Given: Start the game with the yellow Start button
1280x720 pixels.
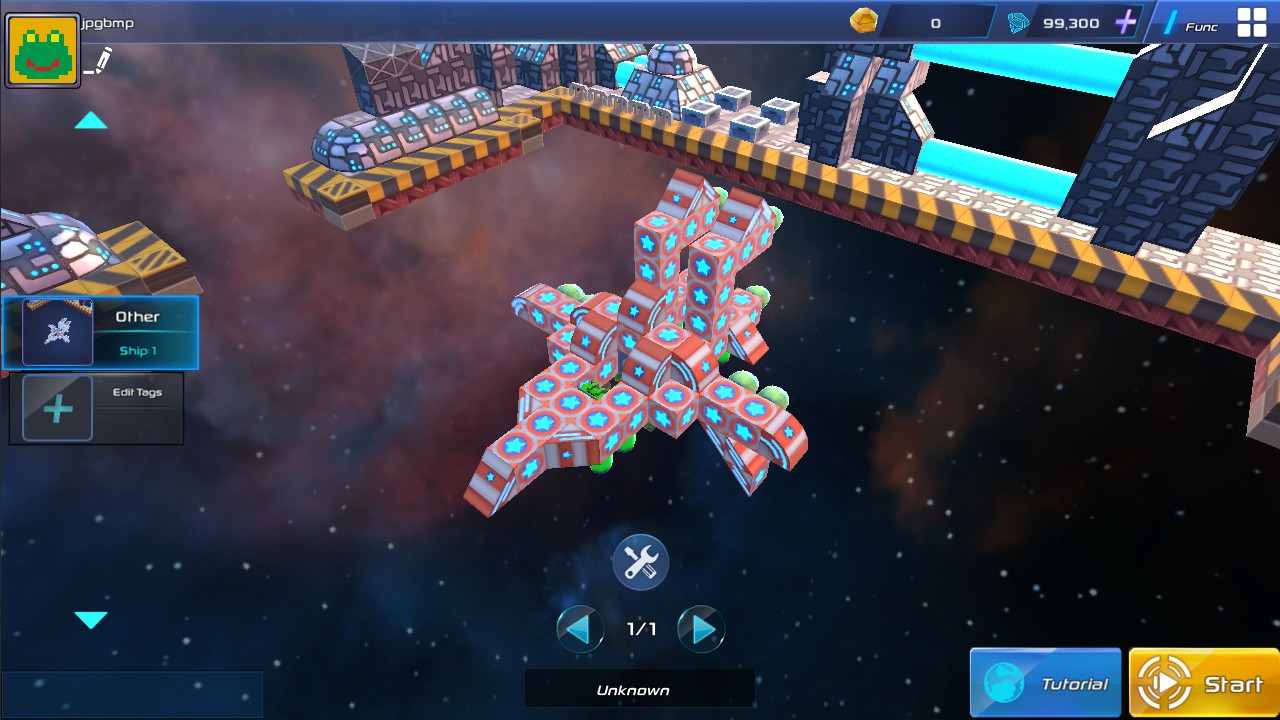Looking at the screenshot, I should point(1204,684).
